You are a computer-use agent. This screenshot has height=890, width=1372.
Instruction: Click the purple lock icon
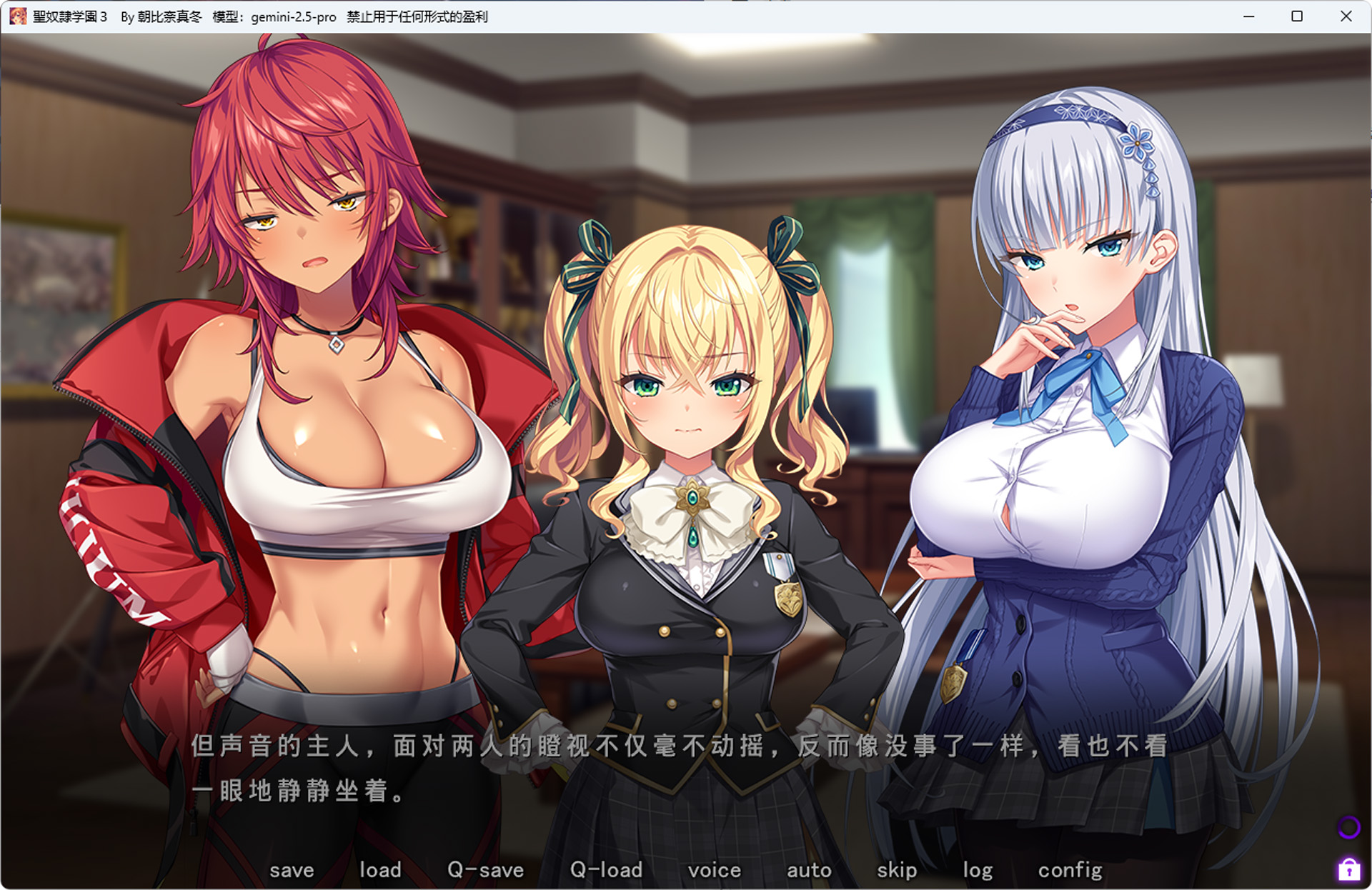[x=1348, y=869]
